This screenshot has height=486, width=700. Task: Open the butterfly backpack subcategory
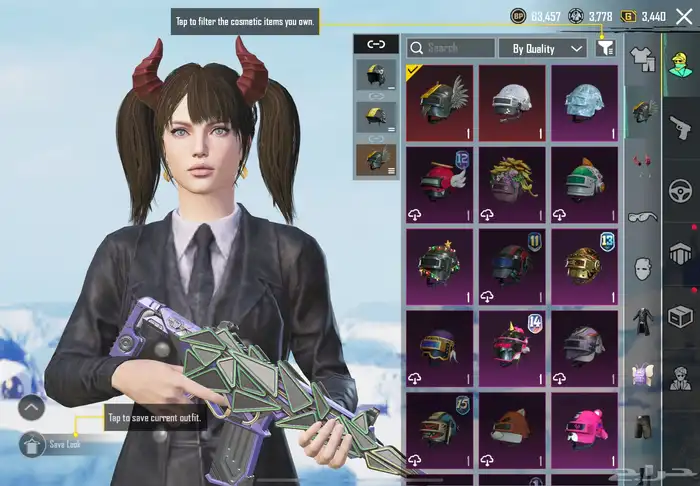coord(641,376)
